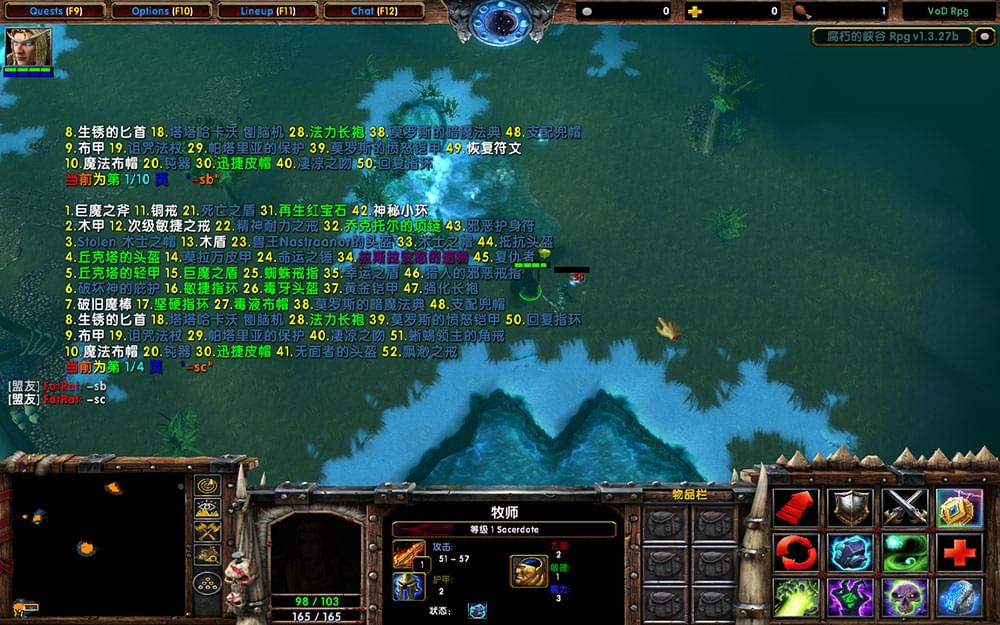Click the attack damage flaming sword icon
This screenshot has height=625, width=1000.
coord(409,553)
